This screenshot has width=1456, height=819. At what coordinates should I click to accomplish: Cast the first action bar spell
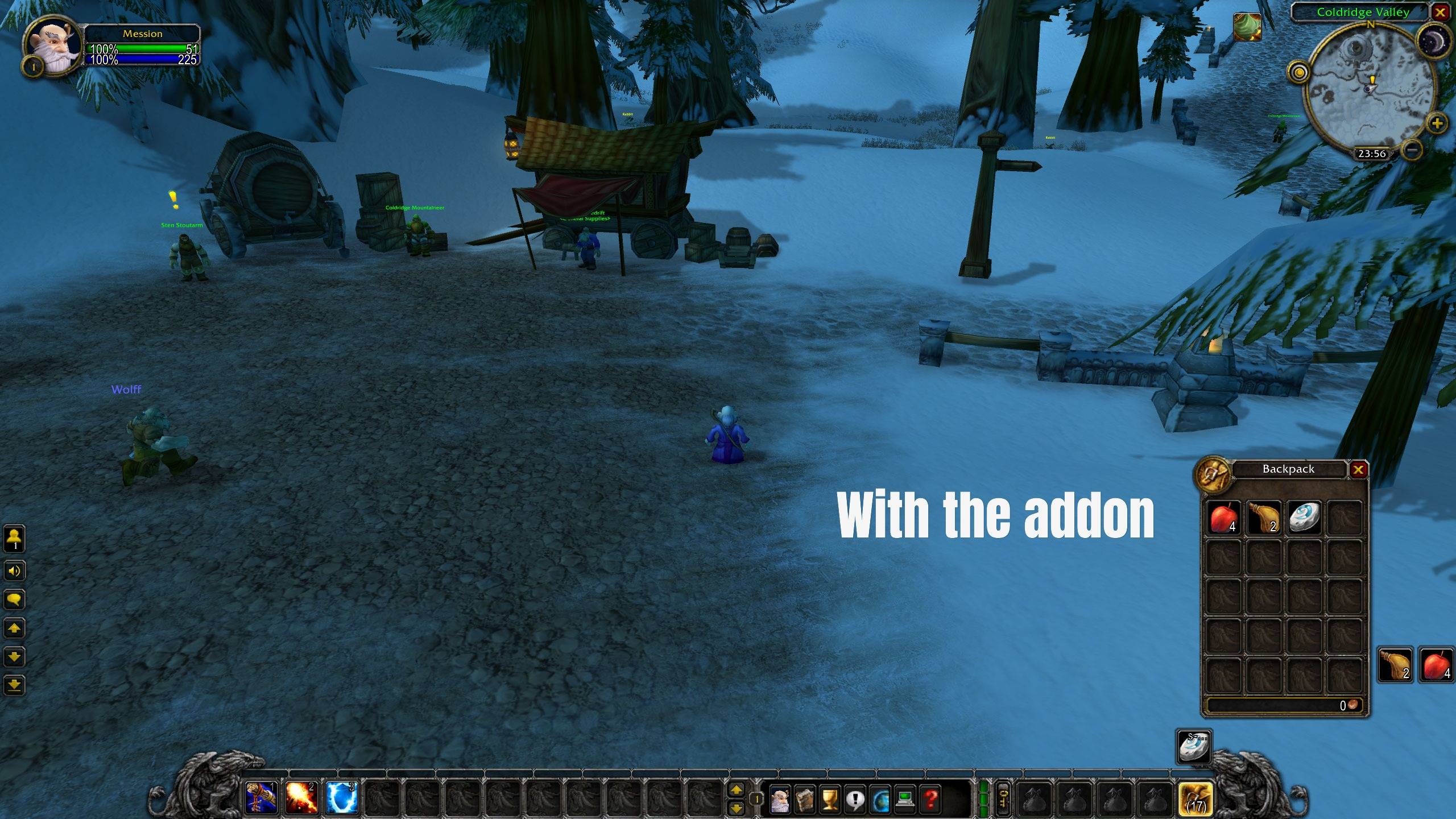261,797
